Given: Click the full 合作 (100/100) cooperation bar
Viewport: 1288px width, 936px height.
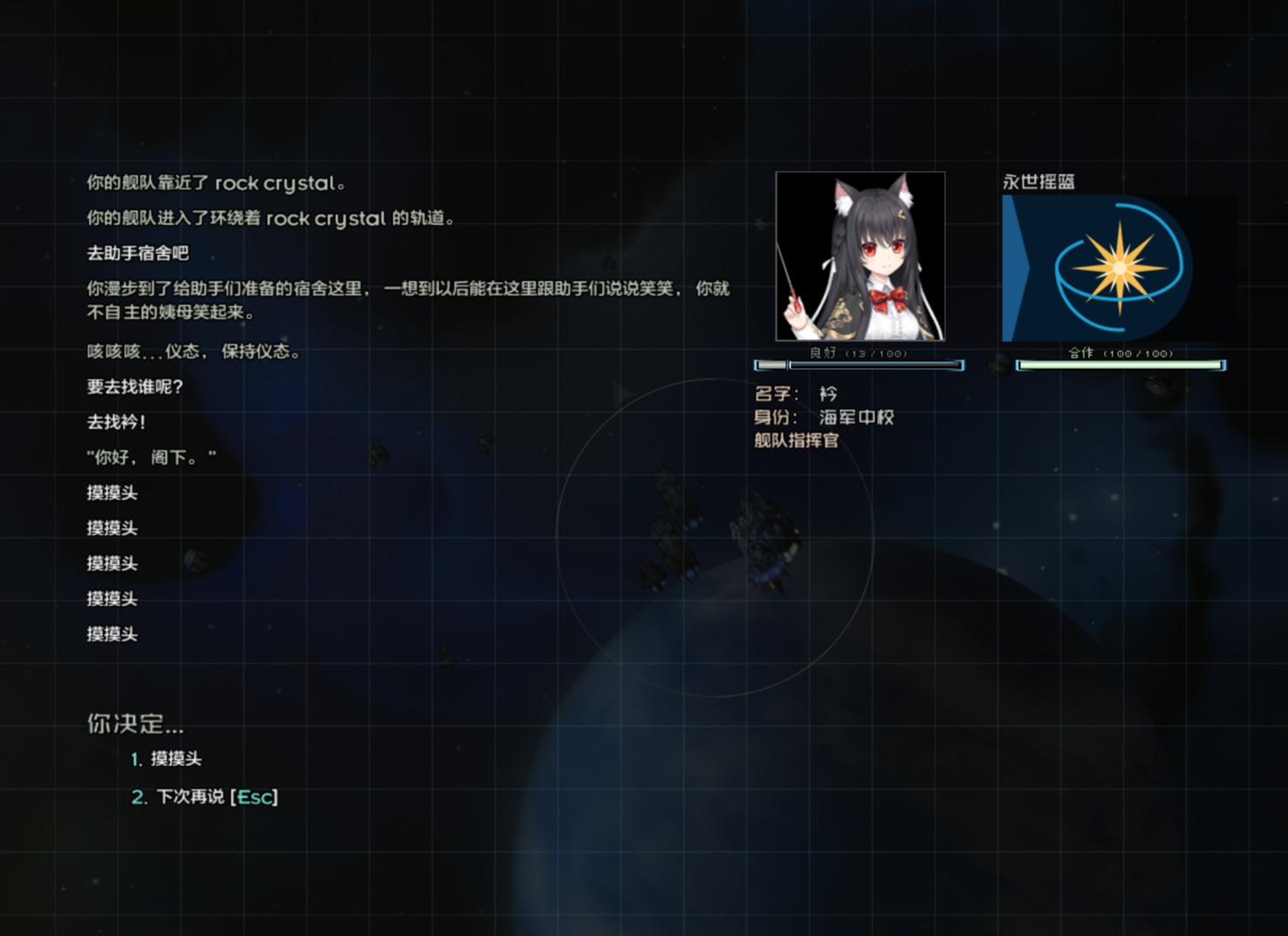Looking at the screenshot, I should pyautogui.click(x=1121, y=365).
